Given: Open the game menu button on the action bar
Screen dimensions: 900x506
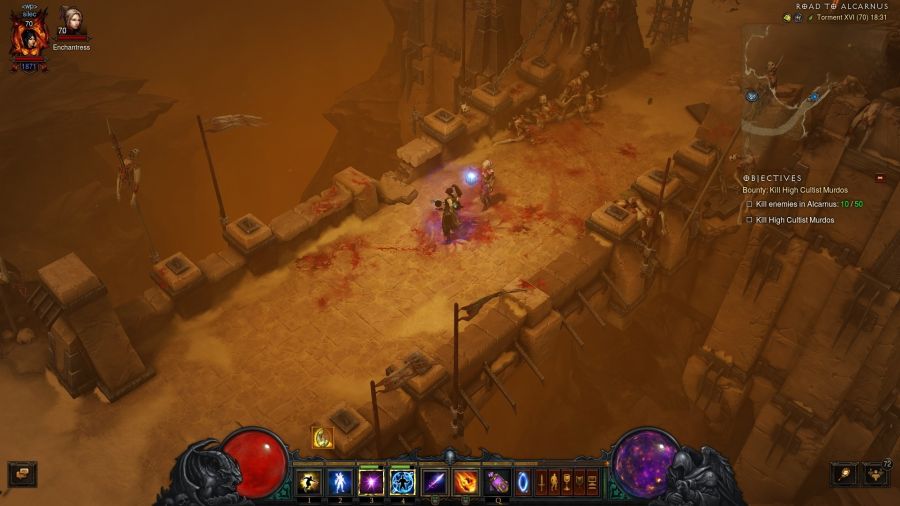Looking at the screenshot, I should [592, 483].
